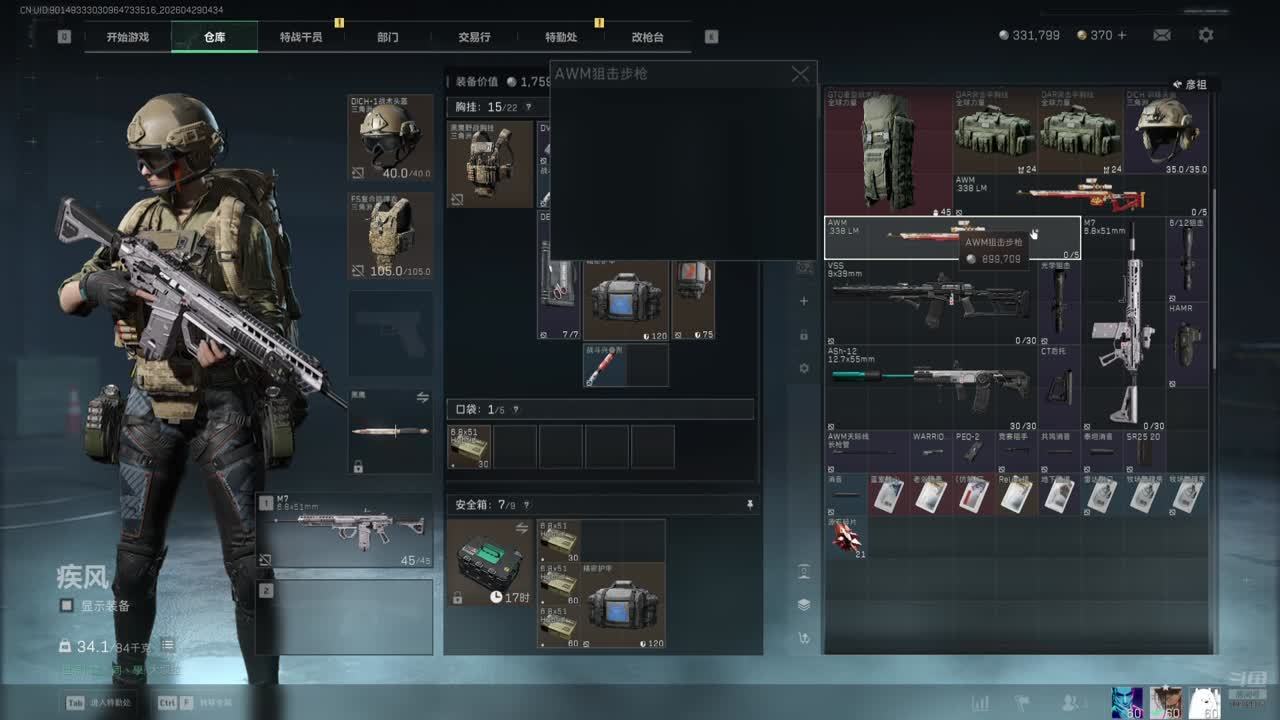Close the AWM狙击步枪 popup window
Image resolution: width=1280 pixels, height=720 pixels.
click(x=800, y=74)
